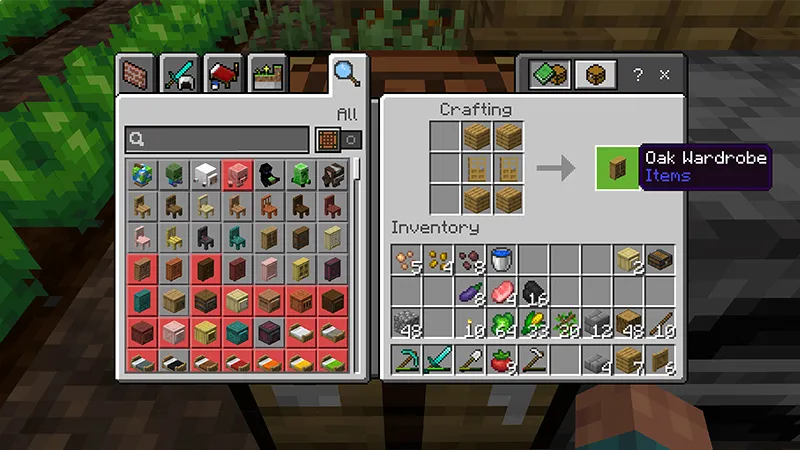Switch to the red bed items tab
This screenshot has height=450, width=800.
226,75
